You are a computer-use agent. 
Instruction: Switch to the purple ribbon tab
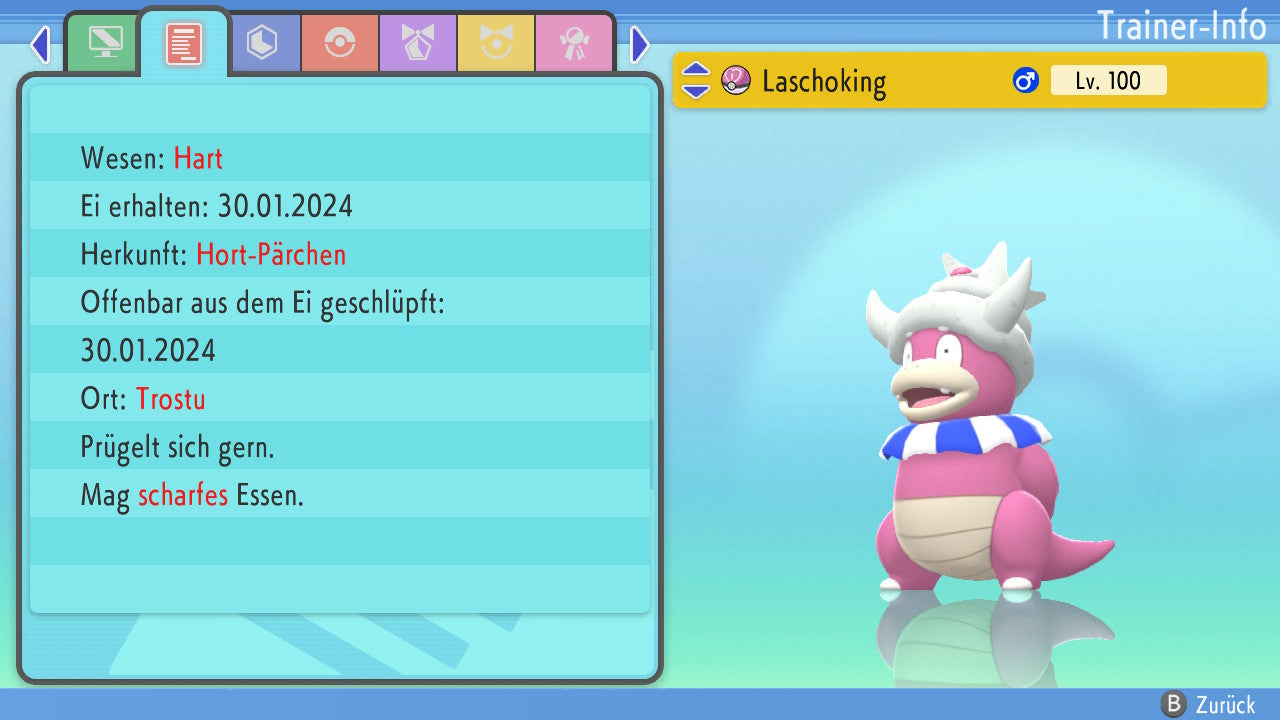point(418,43)
